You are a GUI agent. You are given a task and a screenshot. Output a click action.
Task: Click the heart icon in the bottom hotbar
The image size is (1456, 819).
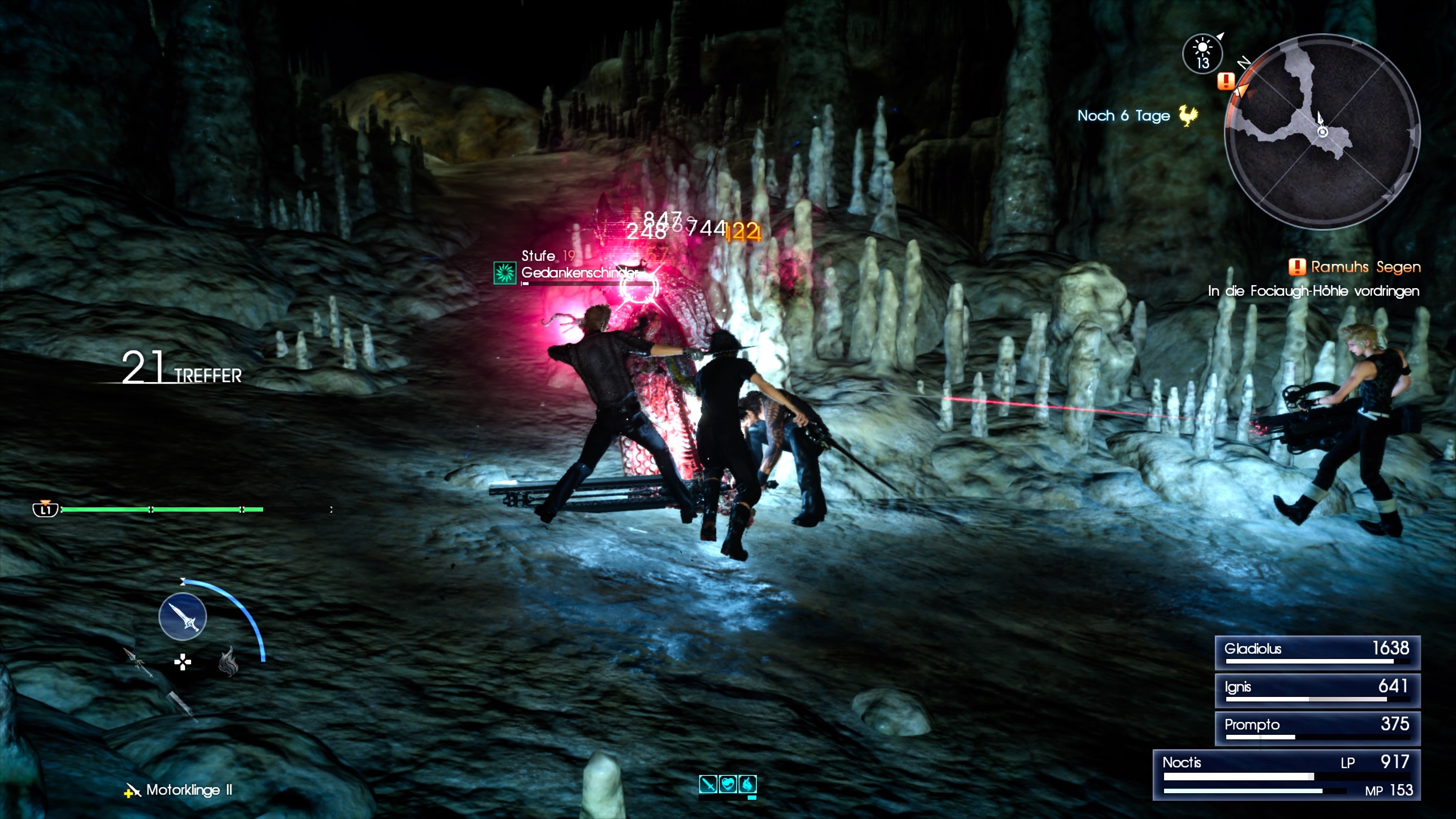click(728, 784)
